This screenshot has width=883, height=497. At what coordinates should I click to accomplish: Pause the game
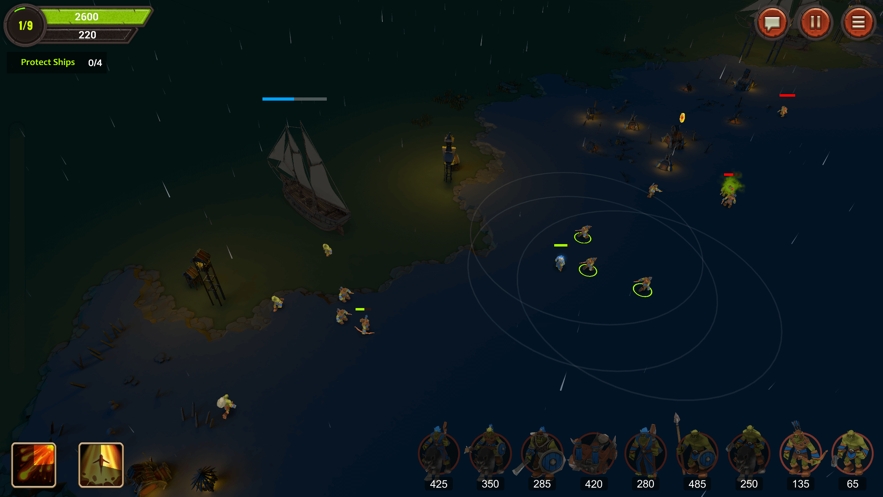tap(815, 22)
